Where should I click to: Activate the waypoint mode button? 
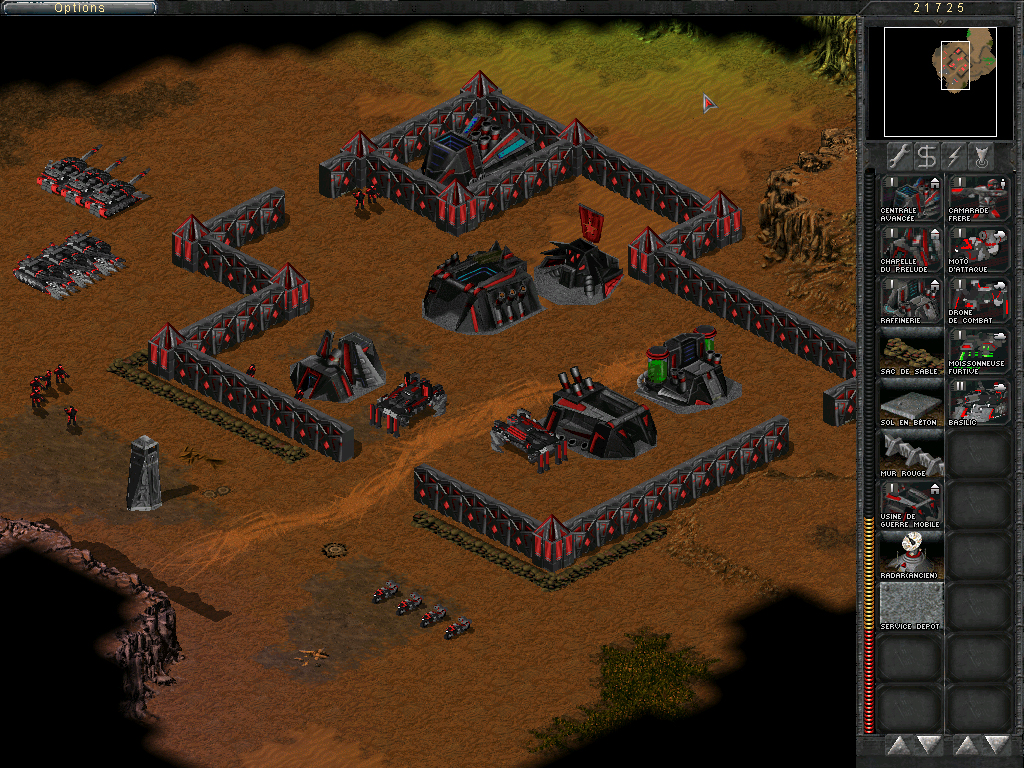(983, 156)
